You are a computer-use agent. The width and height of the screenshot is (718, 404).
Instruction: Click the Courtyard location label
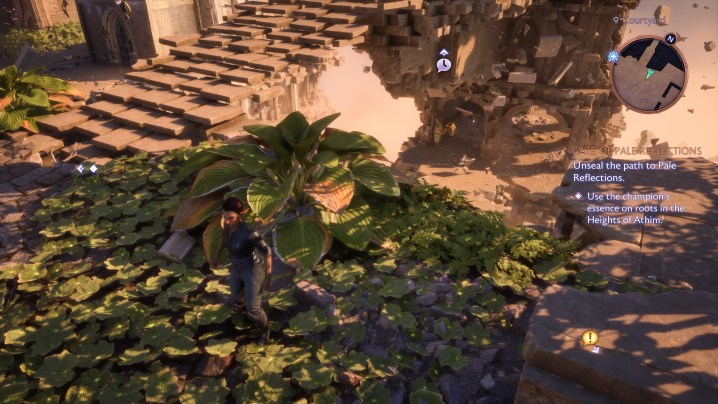tap(643, 19)
